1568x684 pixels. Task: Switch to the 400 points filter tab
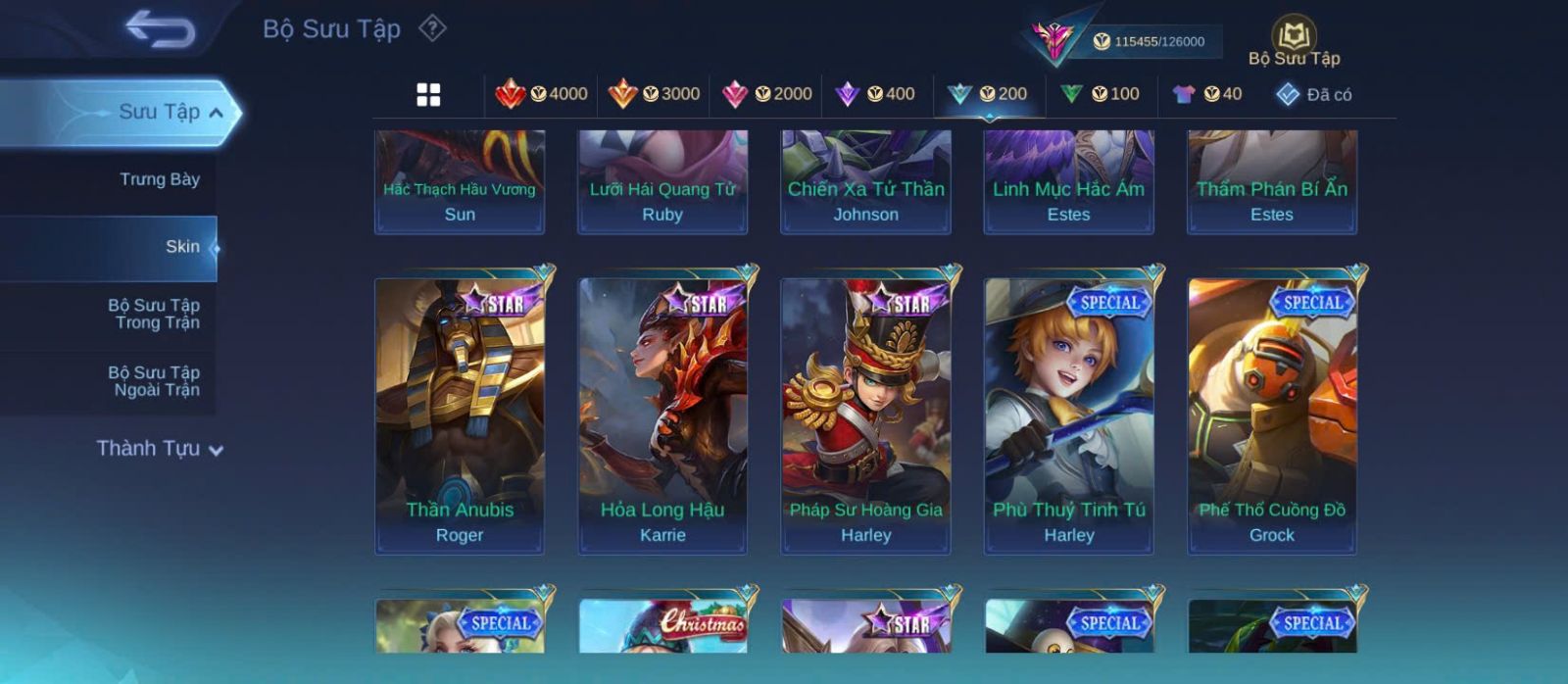875,94
